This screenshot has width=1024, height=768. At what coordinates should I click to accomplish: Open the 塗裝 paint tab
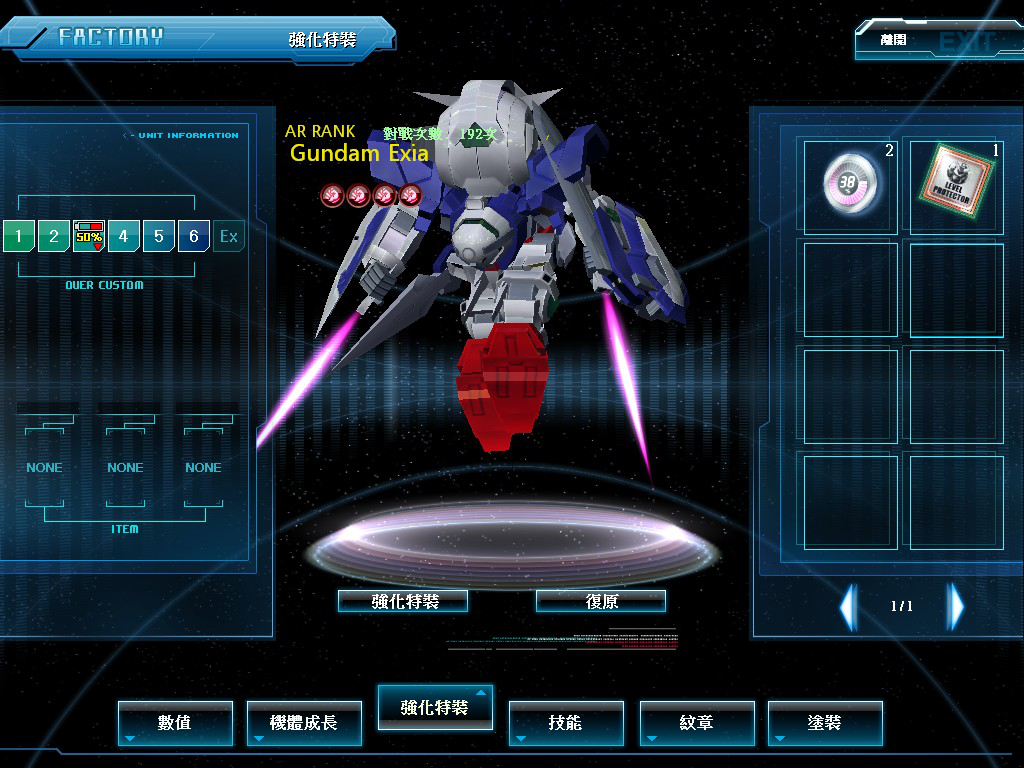point(825,722)
